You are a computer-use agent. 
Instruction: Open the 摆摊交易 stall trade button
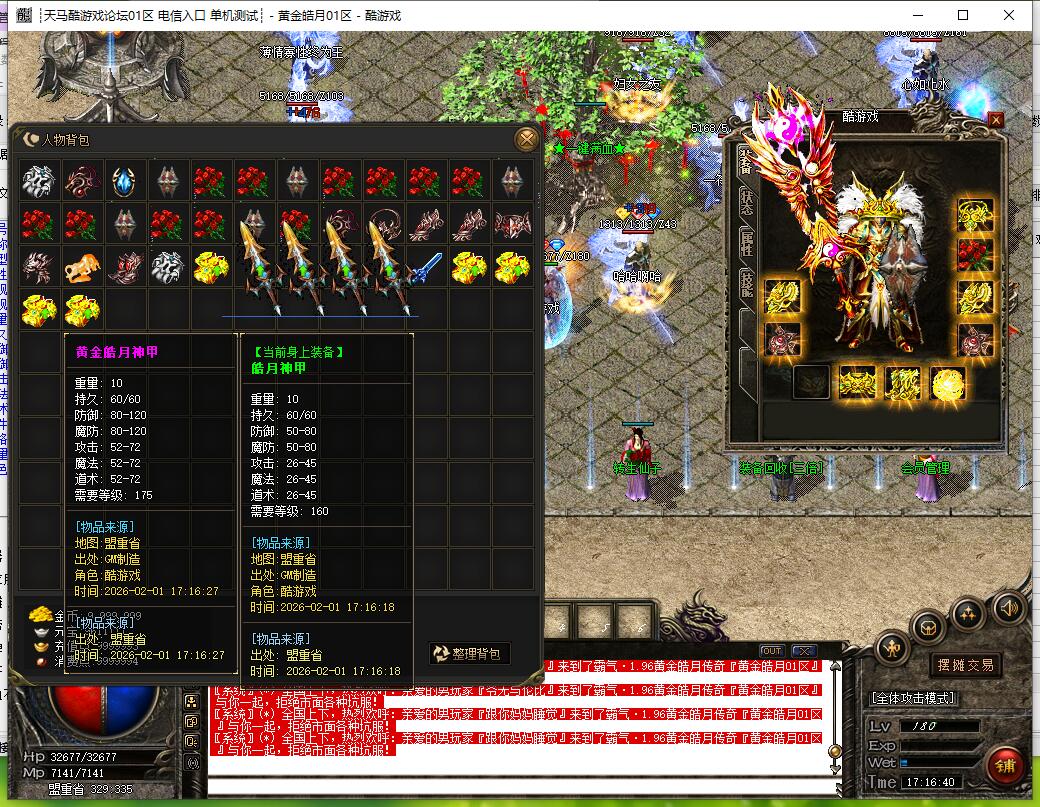pyautogui.click(x=965, y=664)
